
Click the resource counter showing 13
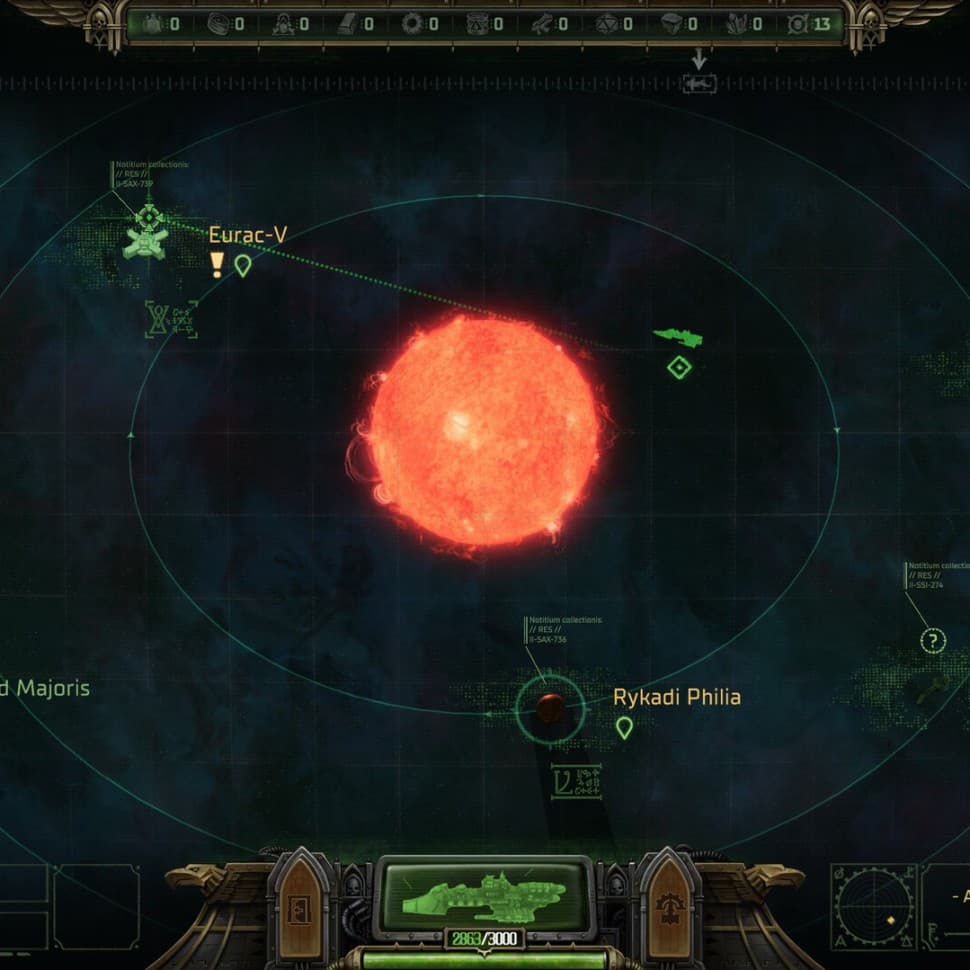(811, 23)
